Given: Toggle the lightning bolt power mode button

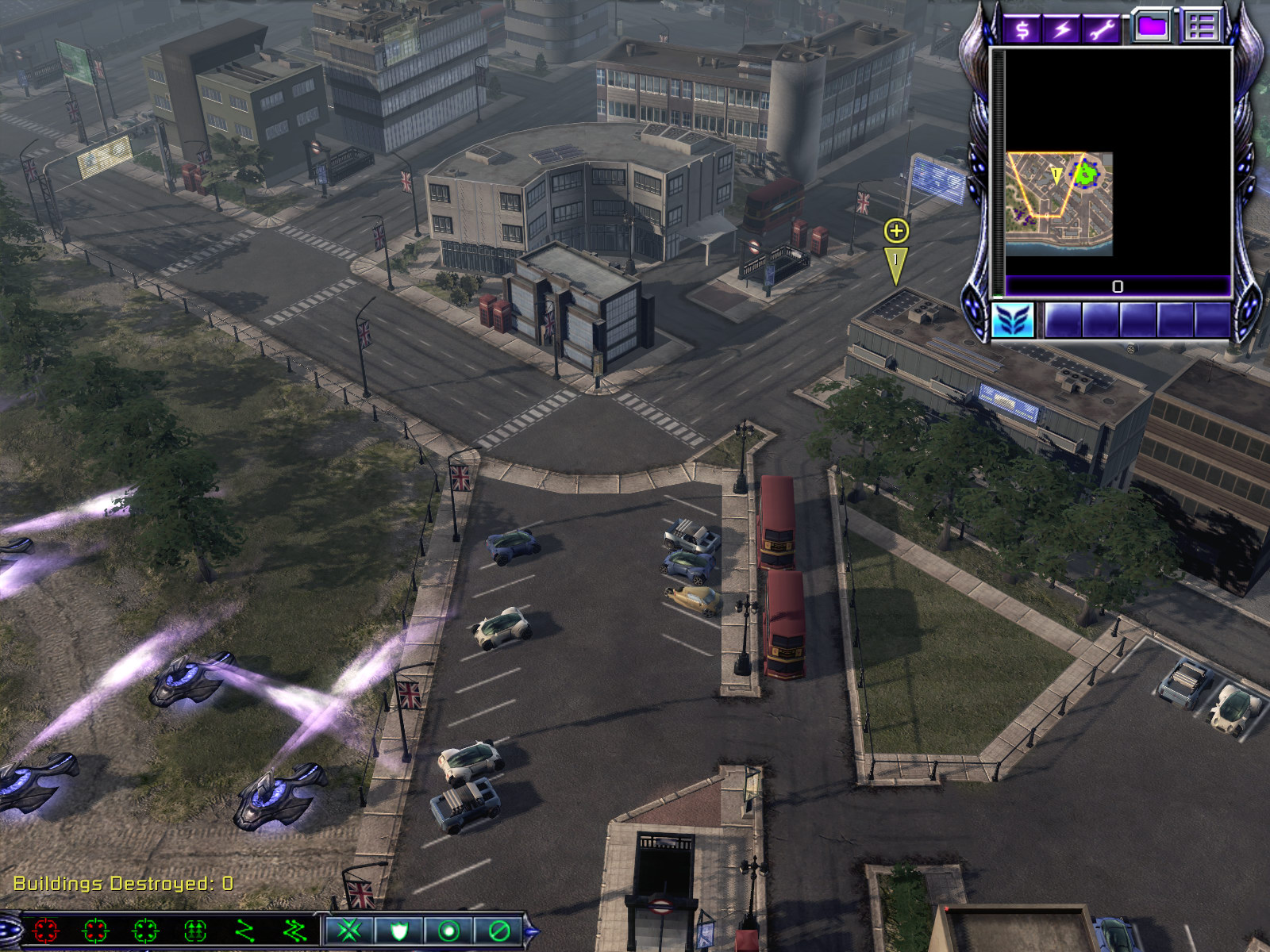Looking at the screenshot, I should coord(1062,29).
